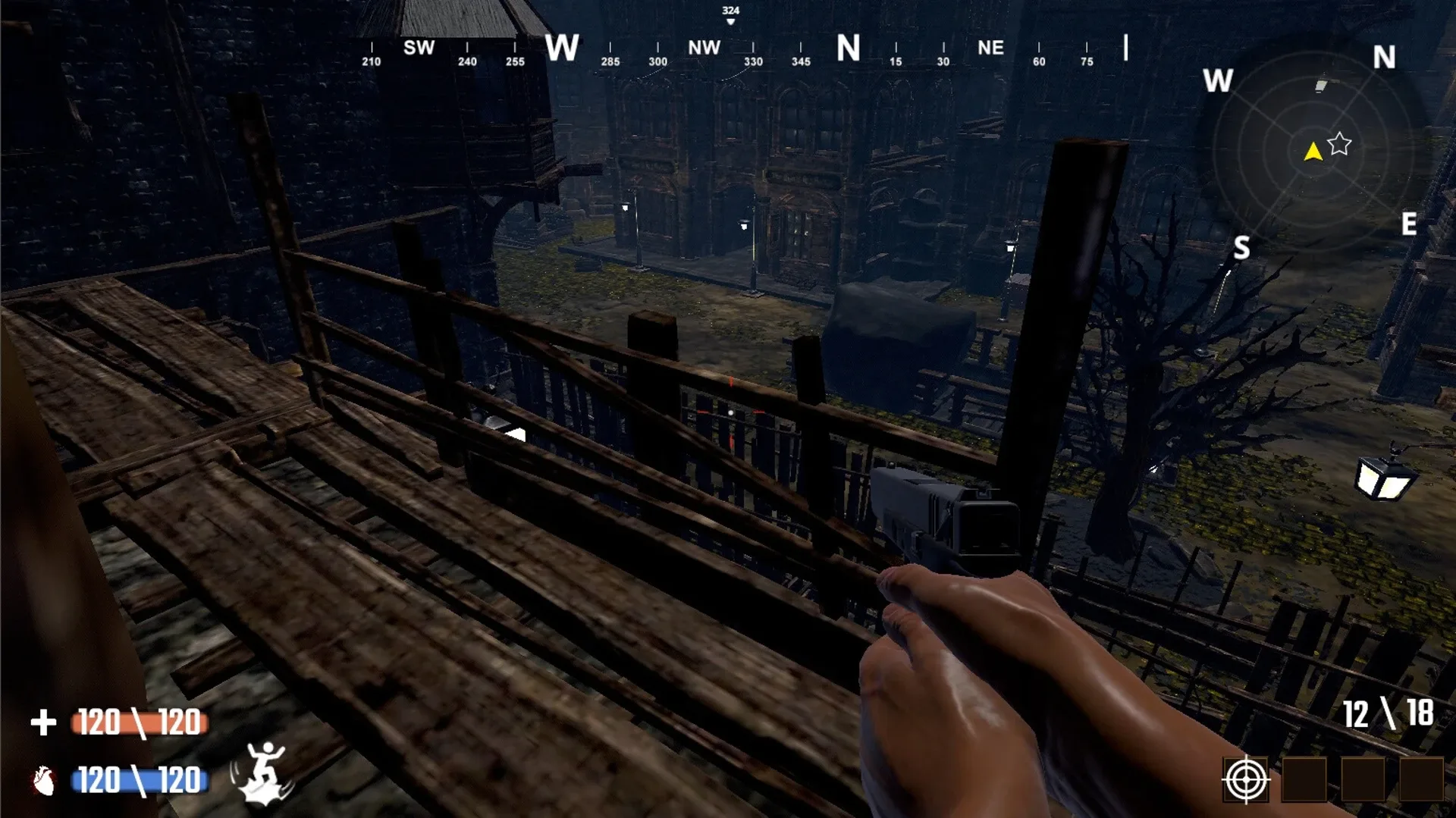1456x818 pixels.
Task: Click the health cross icon
Action: (x=43, y=722)
